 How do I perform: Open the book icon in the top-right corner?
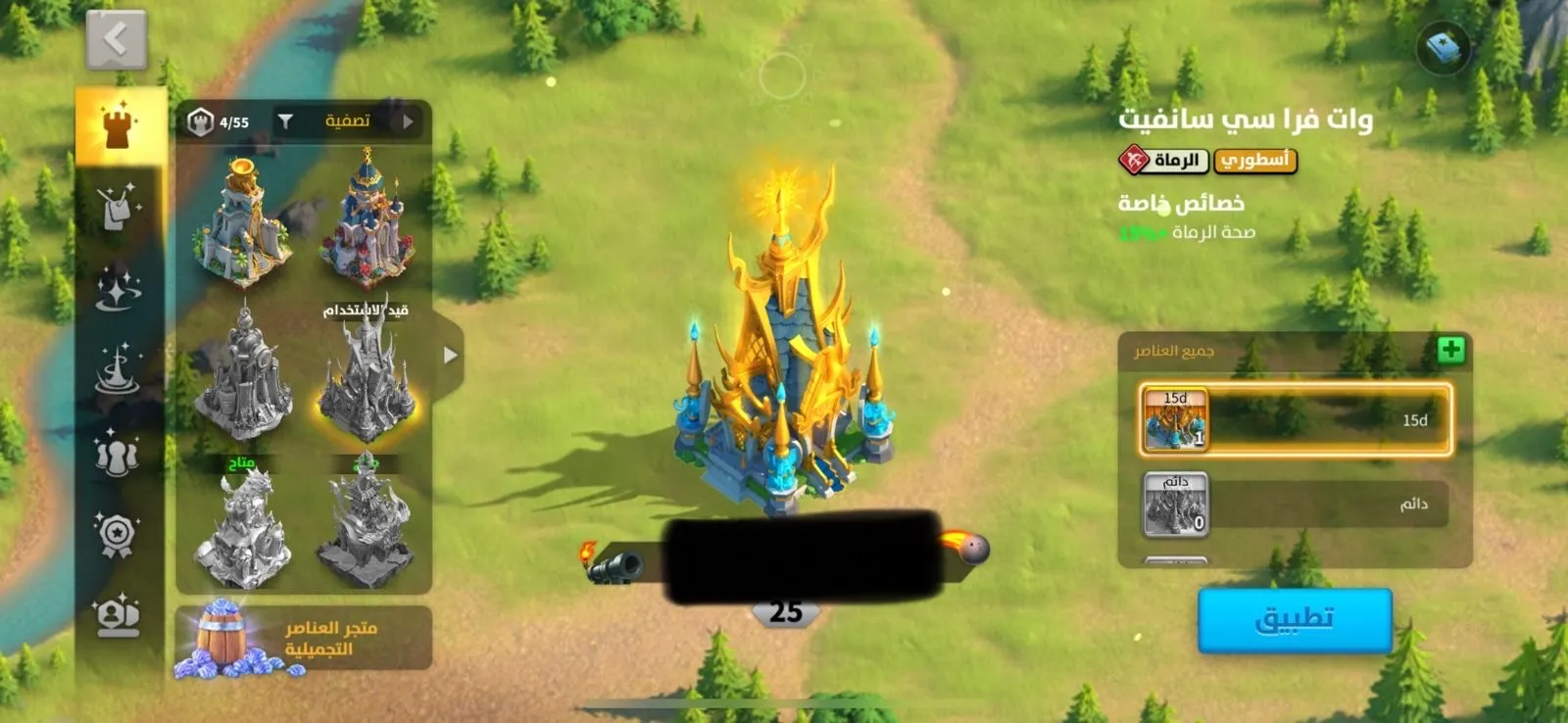point(1444,47)
